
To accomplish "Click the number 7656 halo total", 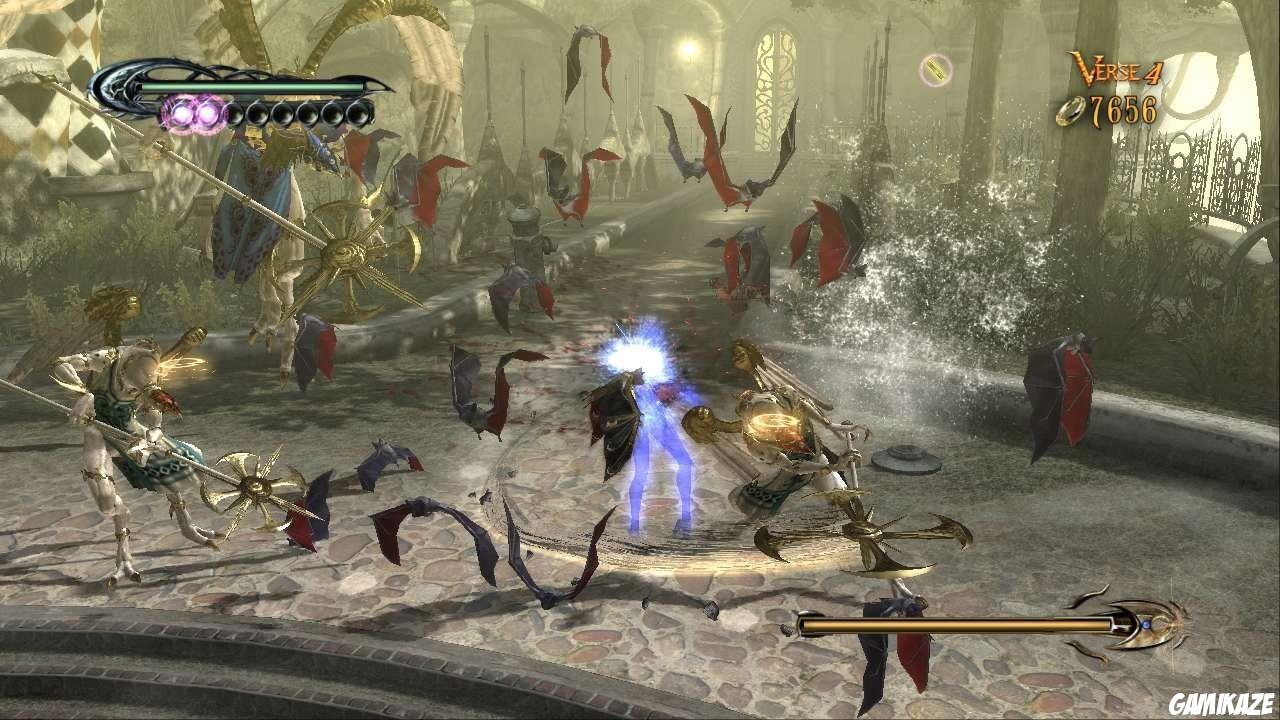I will point(1125,110).
